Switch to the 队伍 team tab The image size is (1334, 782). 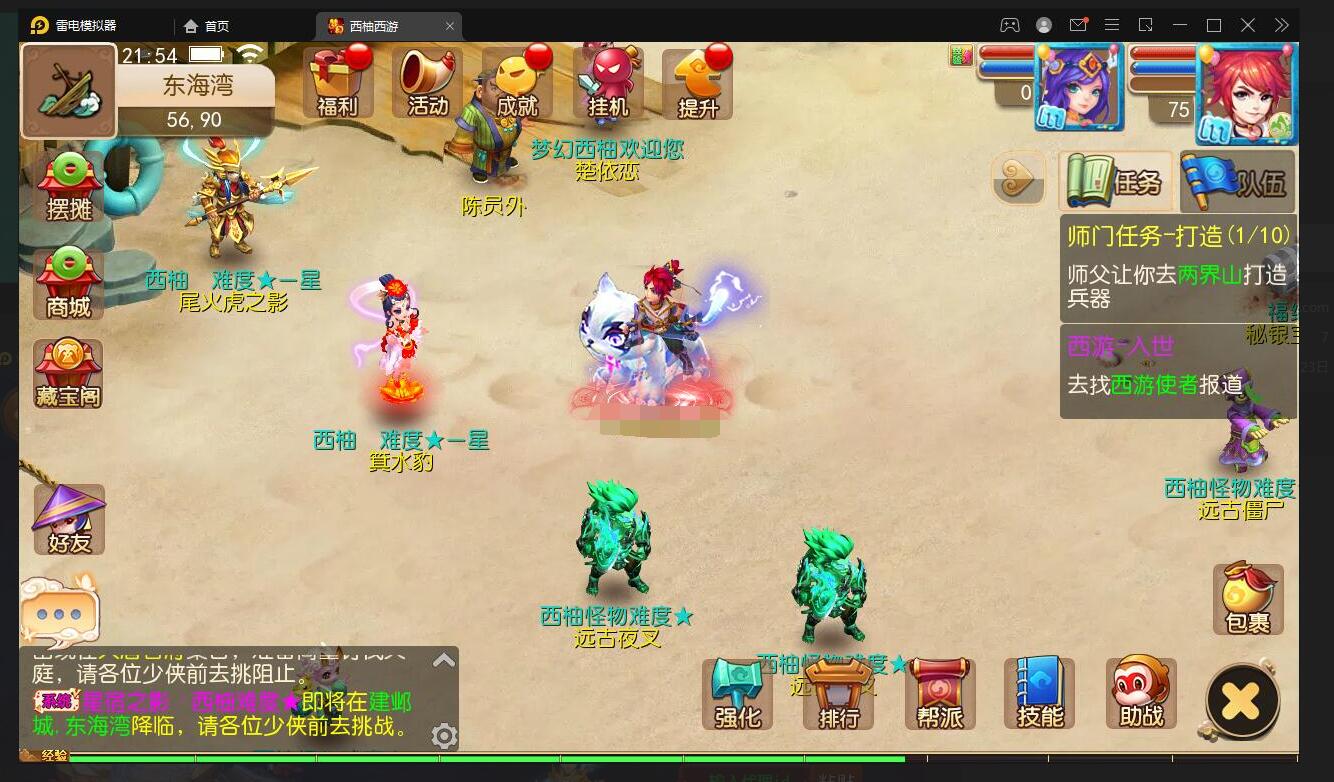tap(1237, 181)
